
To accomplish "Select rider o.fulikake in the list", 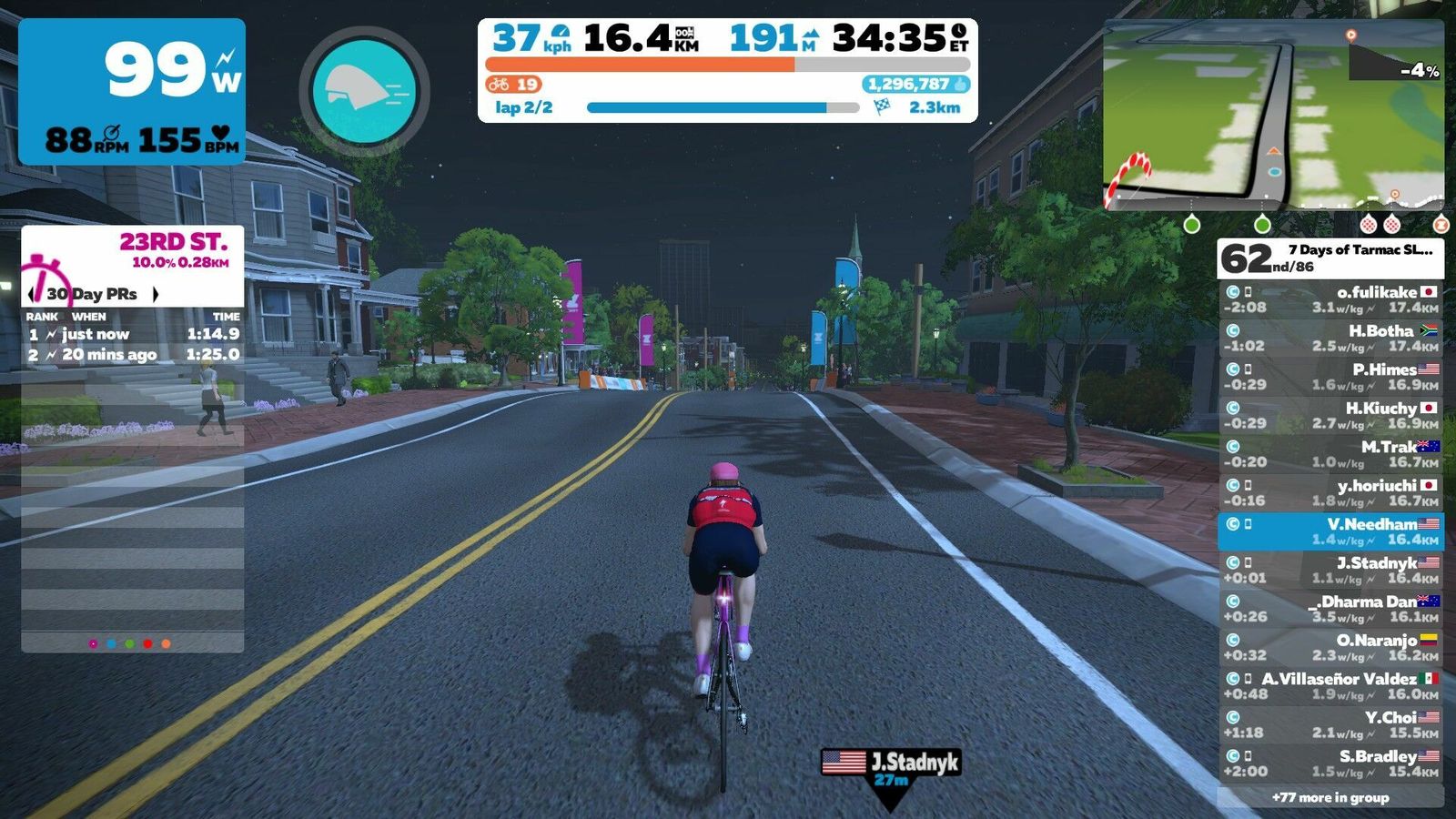I will click(1330, 299).
